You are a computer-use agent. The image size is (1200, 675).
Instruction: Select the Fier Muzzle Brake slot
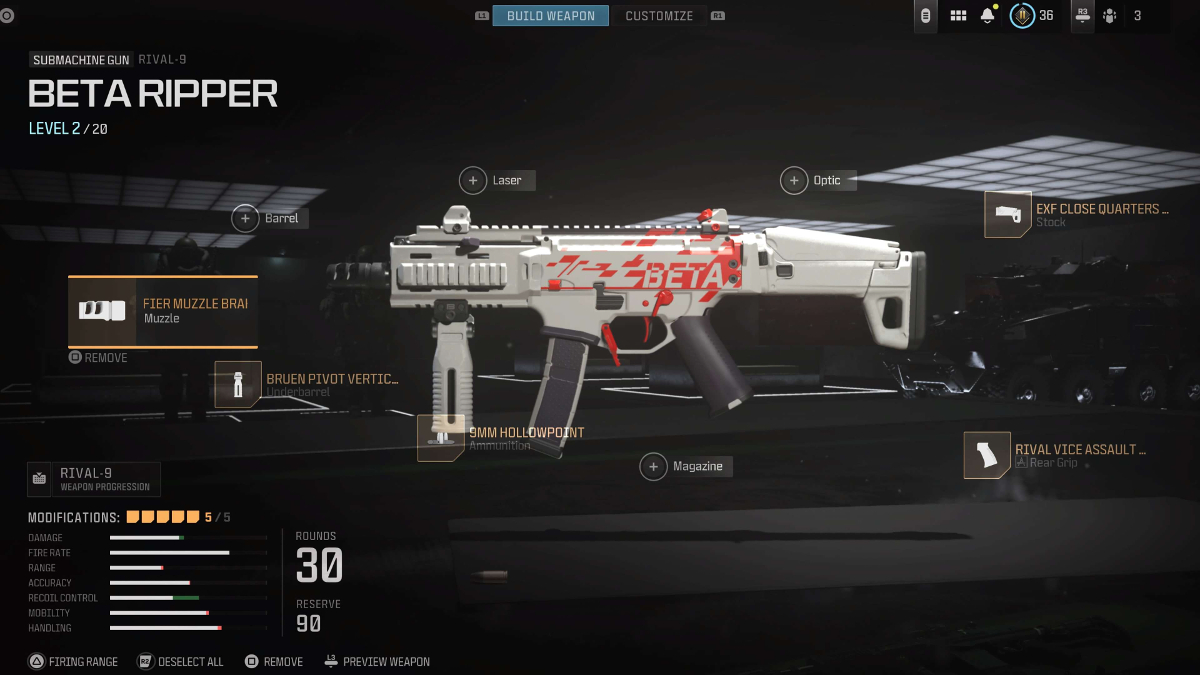pos(163,311)
